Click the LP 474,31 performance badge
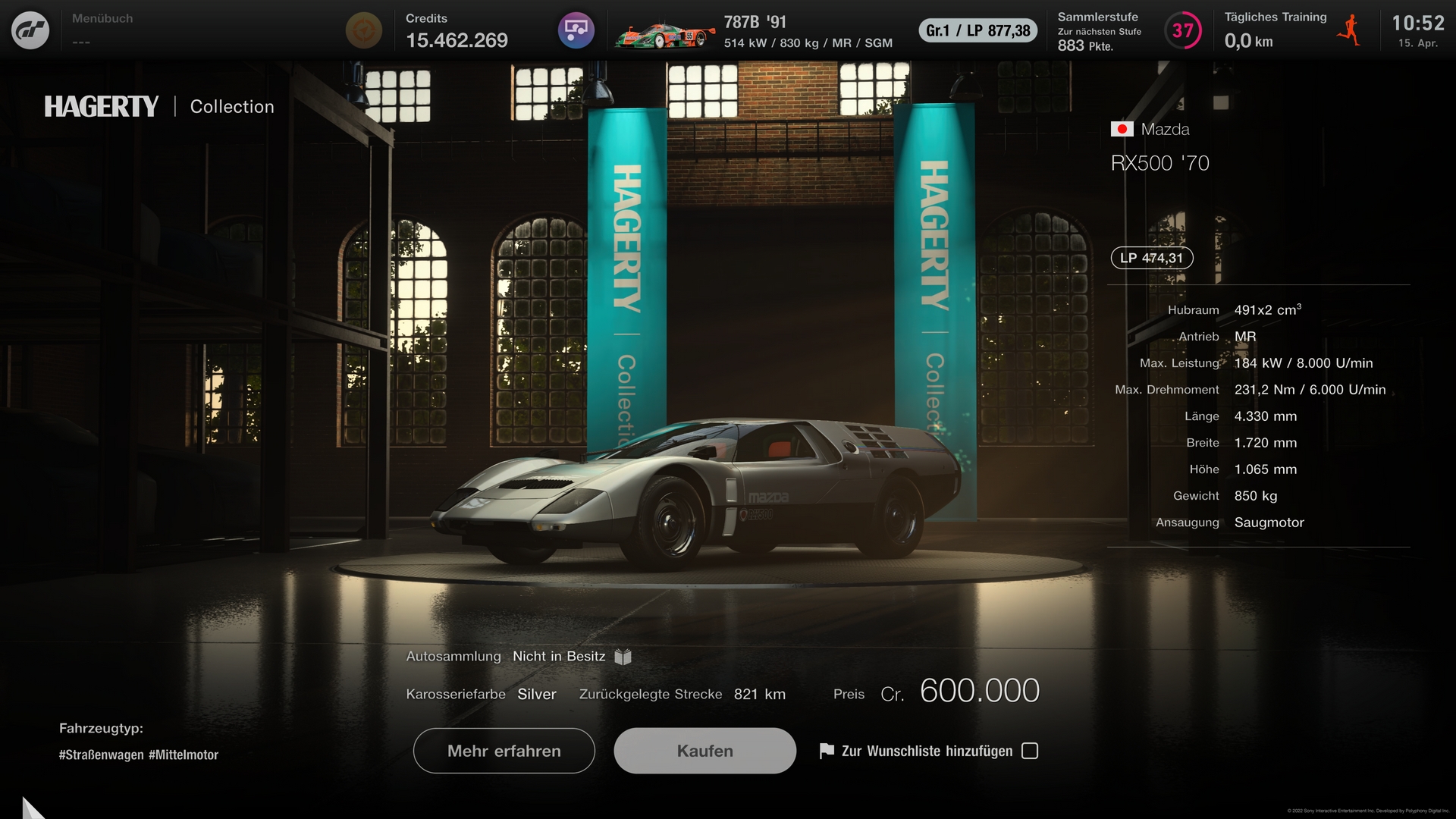The width and height of the screenshot is (1456, 819). coord(1151,258)
